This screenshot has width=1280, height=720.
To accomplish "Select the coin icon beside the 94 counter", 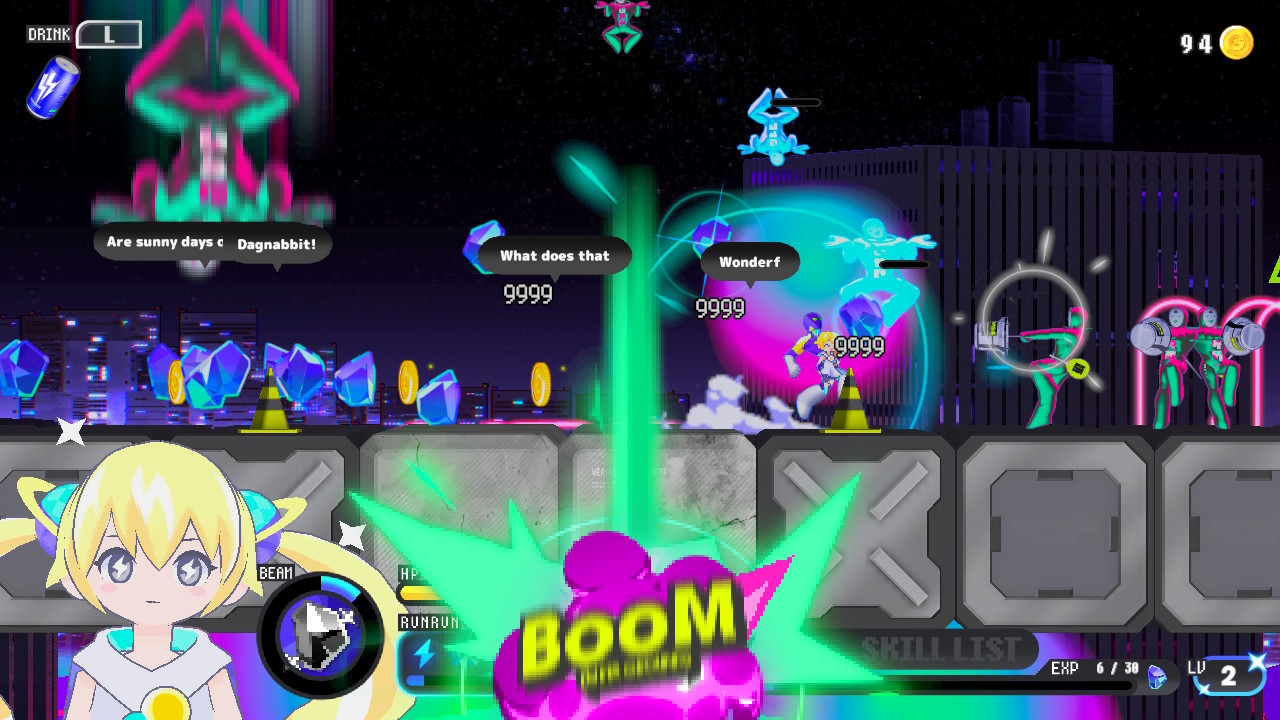I will (1238, 44).
